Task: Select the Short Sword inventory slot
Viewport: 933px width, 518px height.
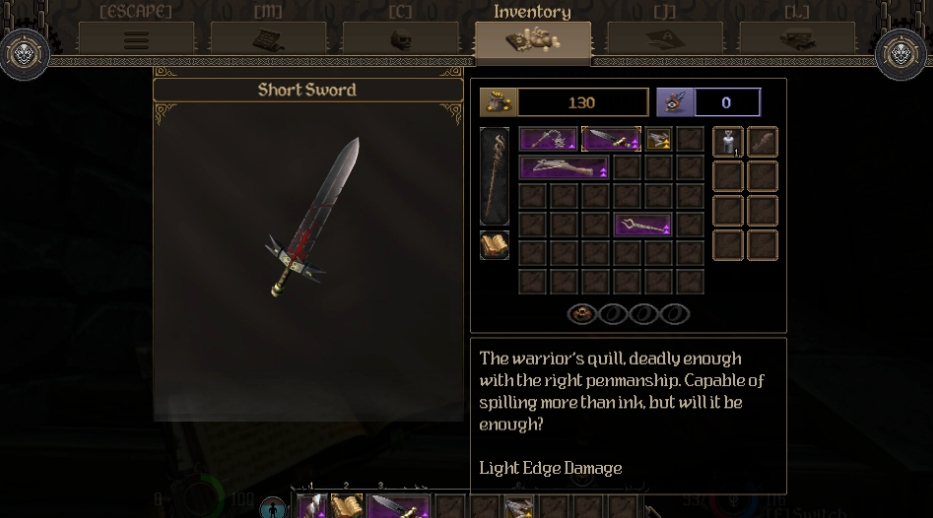Action: click(x=611, y=139)
